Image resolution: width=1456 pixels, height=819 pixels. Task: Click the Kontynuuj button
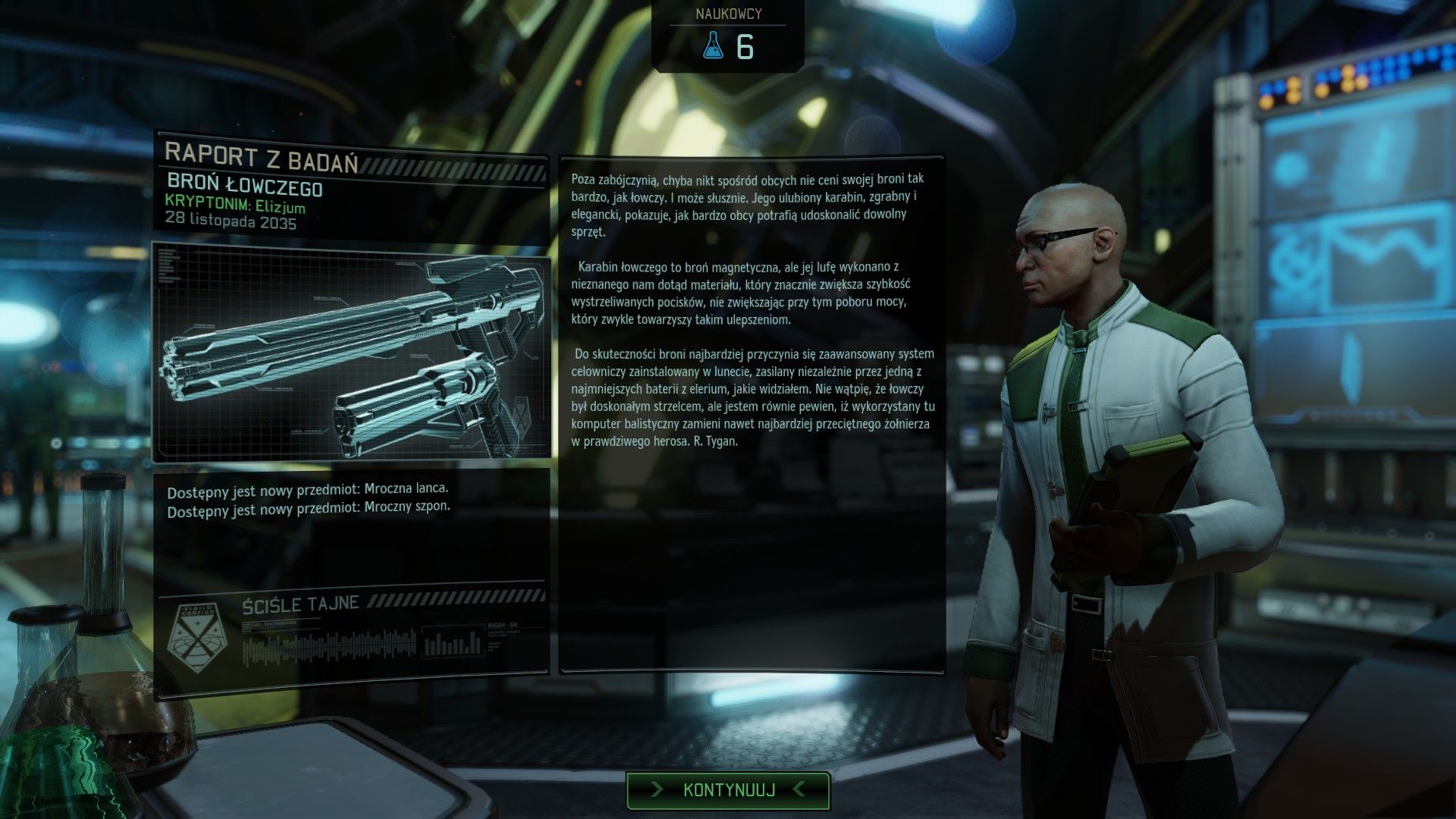tap(728, 790)
